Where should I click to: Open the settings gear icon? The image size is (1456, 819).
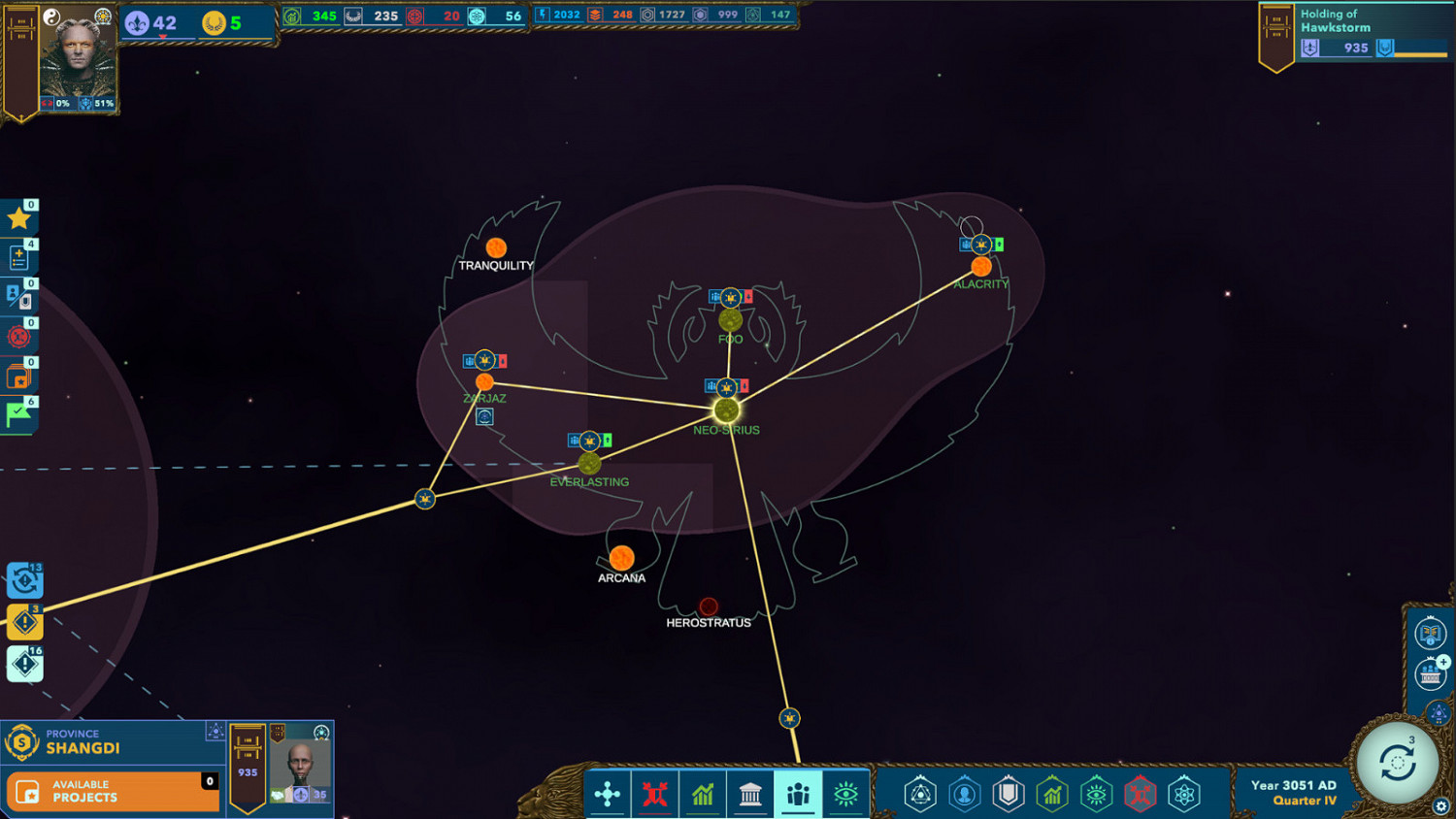click(x=1440, y=806)
